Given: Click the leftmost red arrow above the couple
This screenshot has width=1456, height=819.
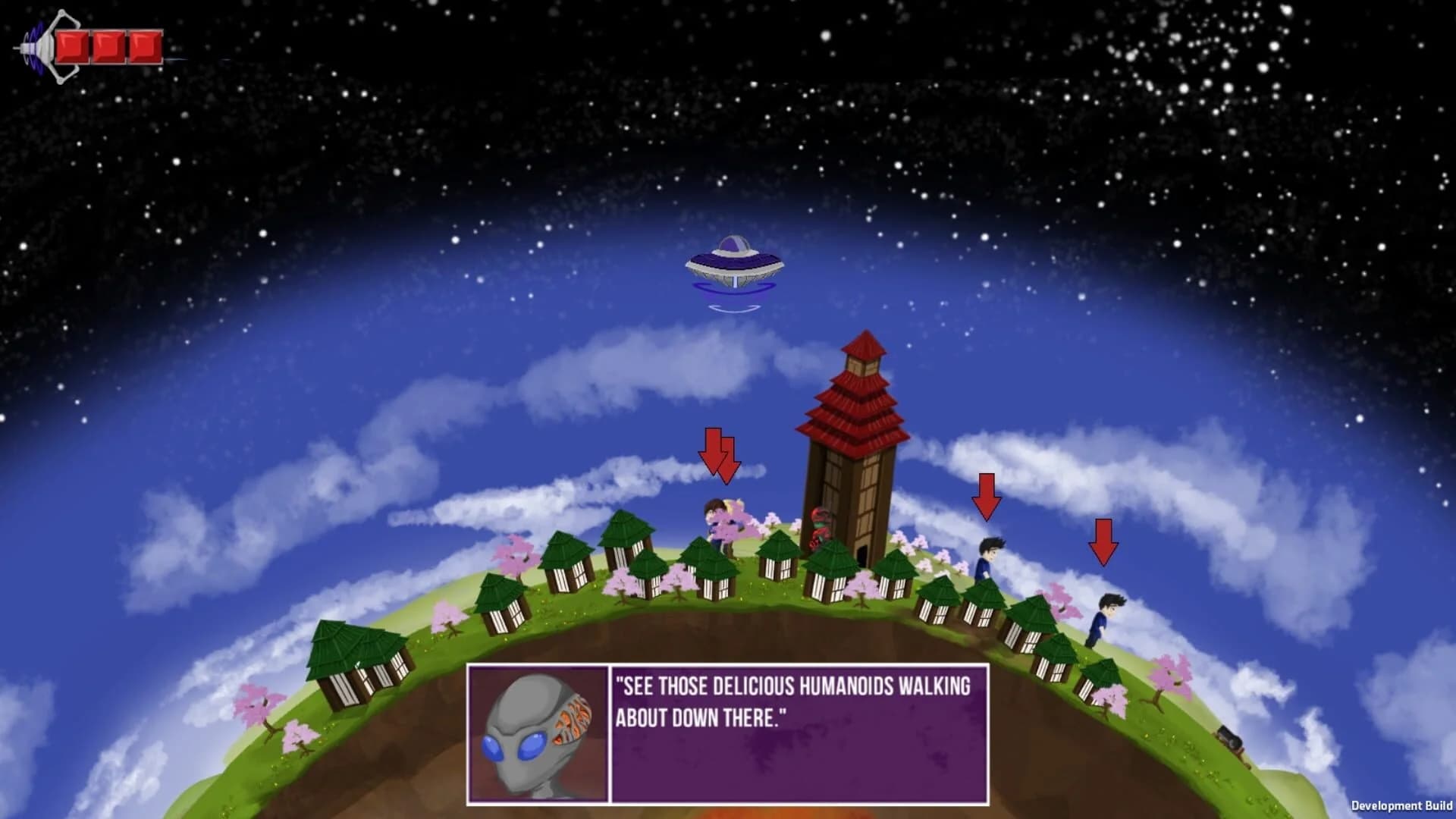Looking at the screenshot, I should point(714,451).
